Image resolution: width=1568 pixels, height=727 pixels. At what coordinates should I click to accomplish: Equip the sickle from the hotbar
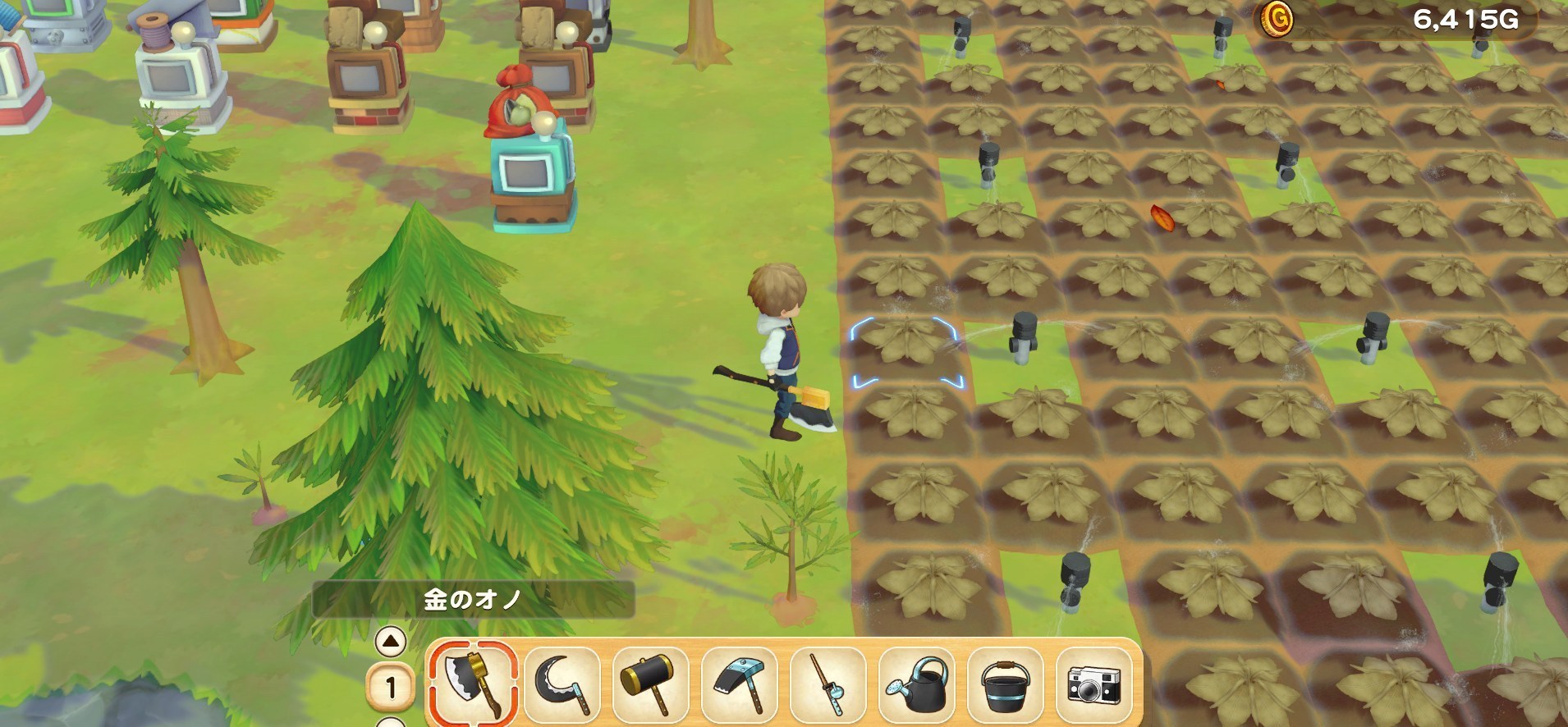coord(562,684)
